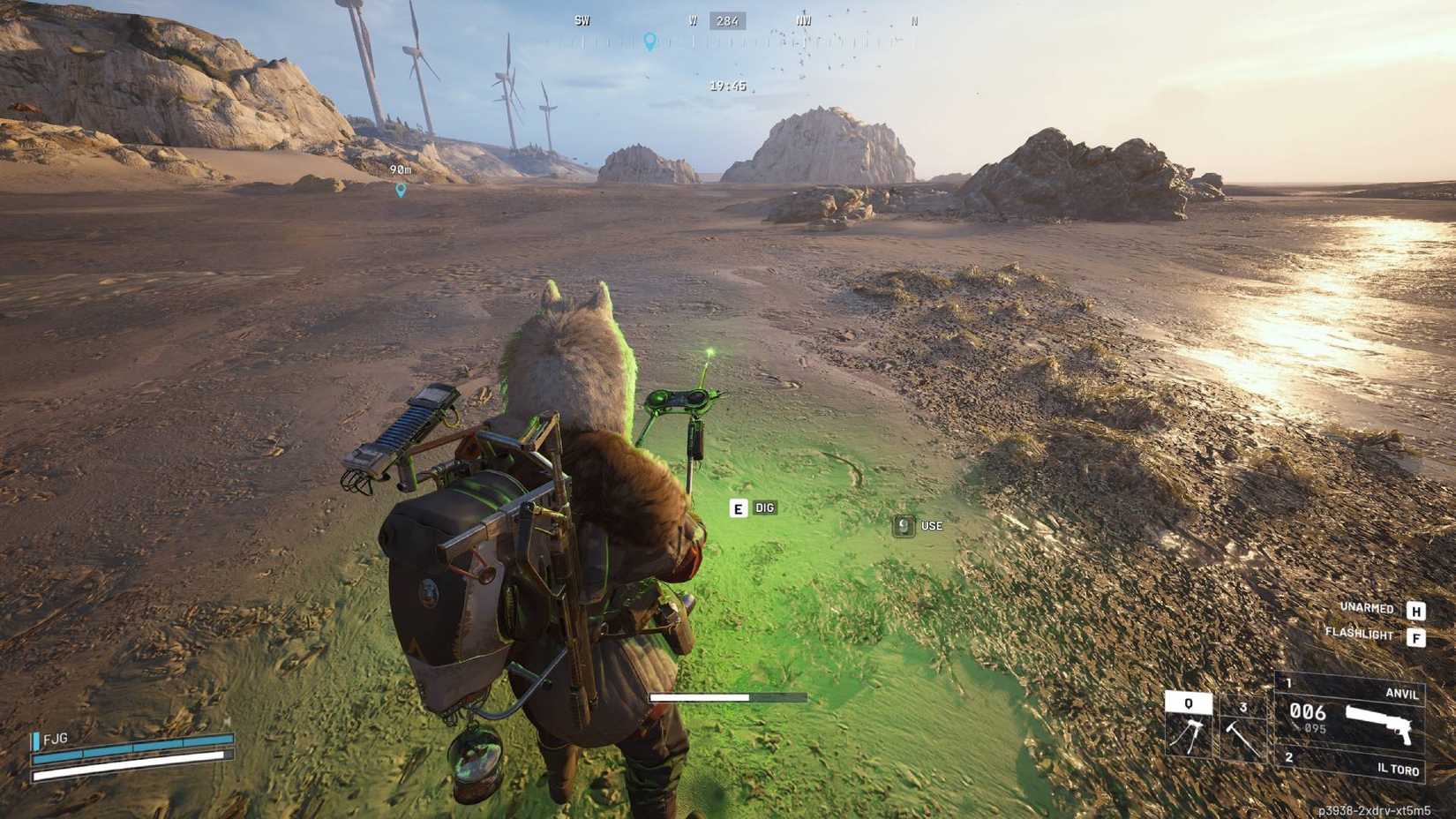Click the blue waypoint pin on the compass
This screenshot has width=1456, height=819.
[650, 41]
